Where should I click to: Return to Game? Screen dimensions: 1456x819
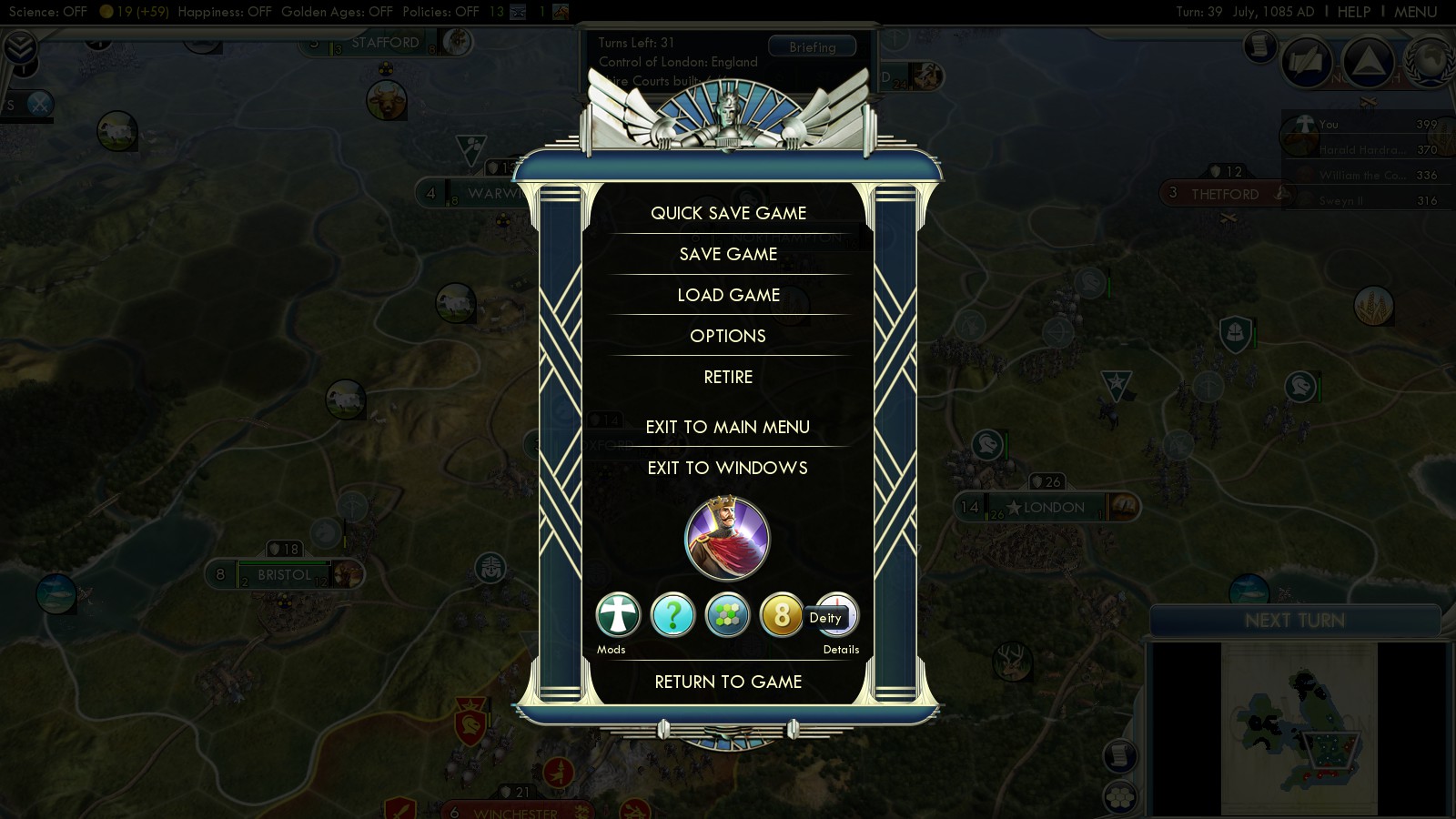[728, 682]
